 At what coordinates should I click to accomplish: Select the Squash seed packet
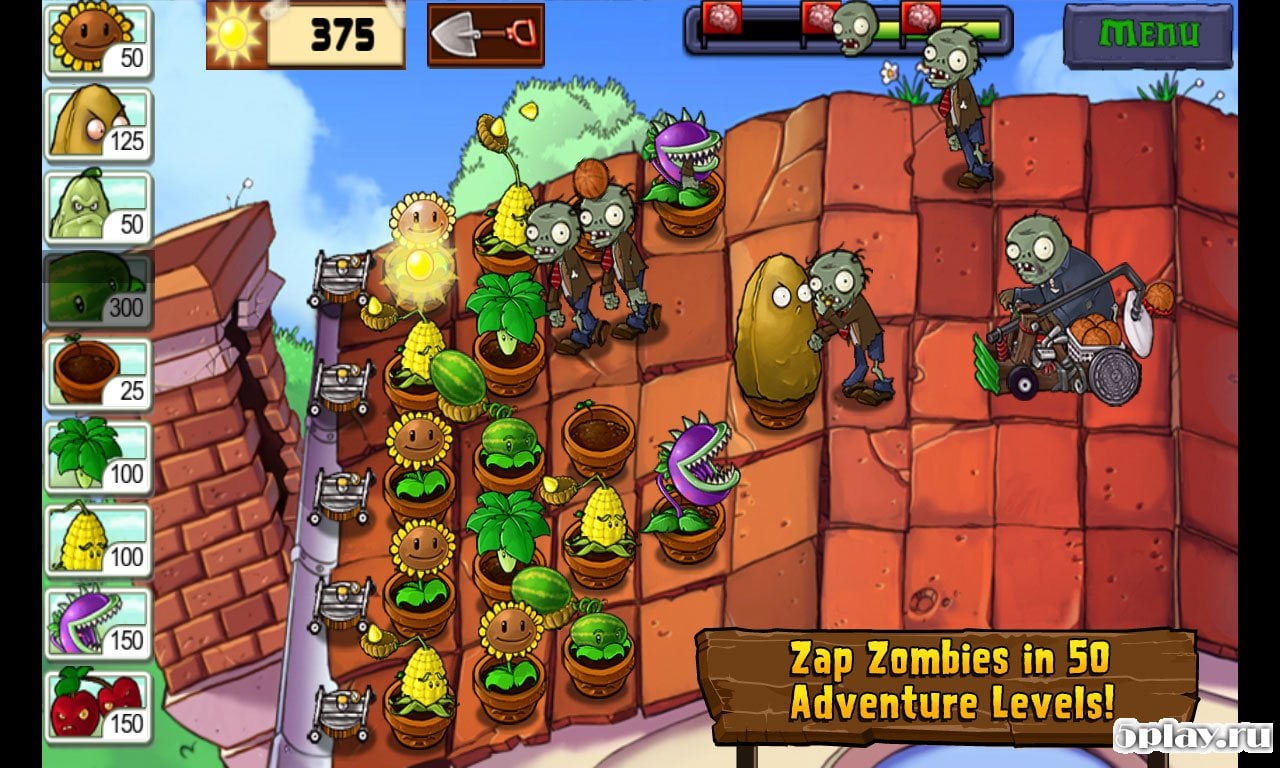(x=97, y=207)
